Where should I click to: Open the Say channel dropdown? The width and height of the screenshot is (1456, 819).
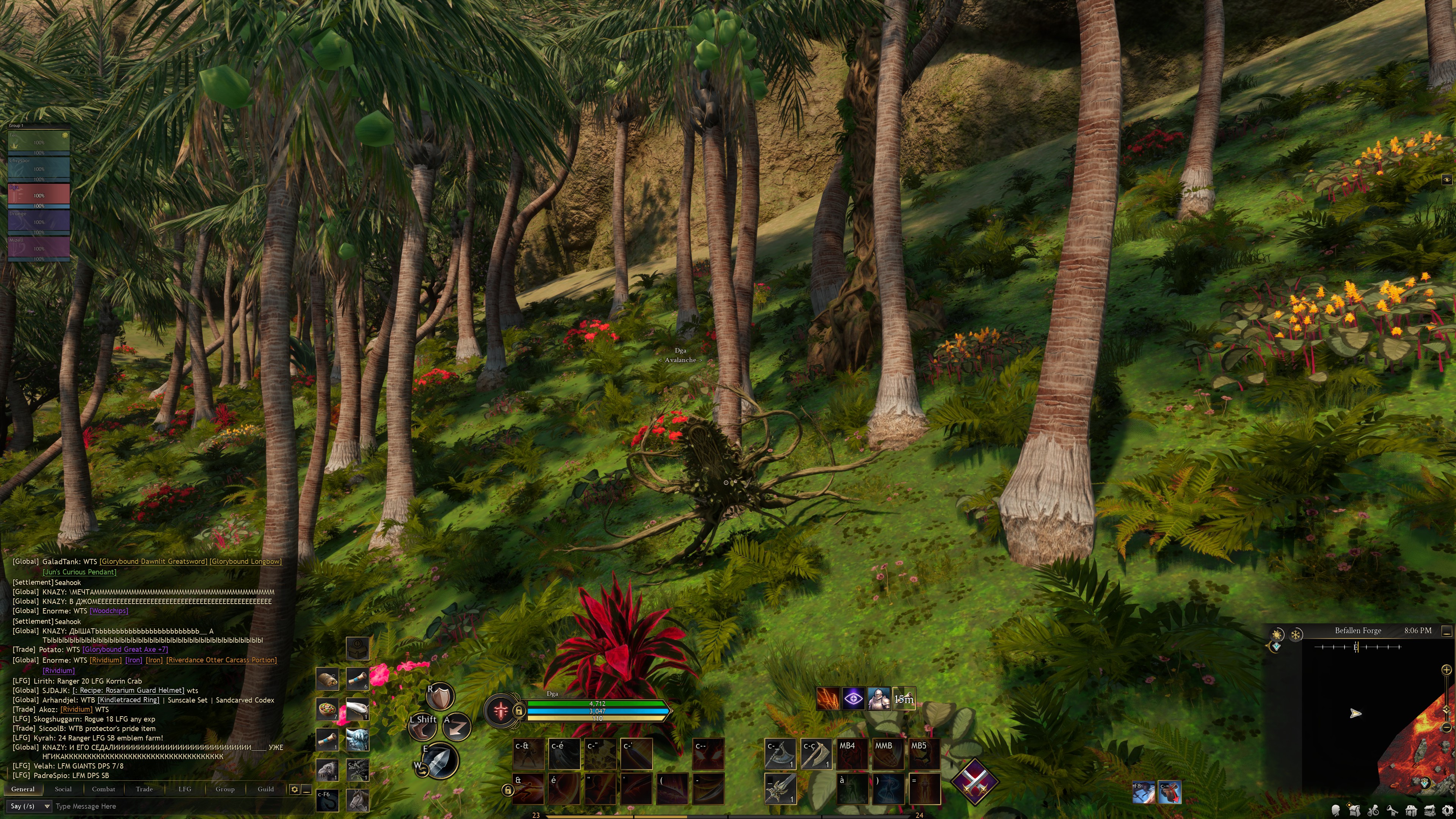(30, 806)
